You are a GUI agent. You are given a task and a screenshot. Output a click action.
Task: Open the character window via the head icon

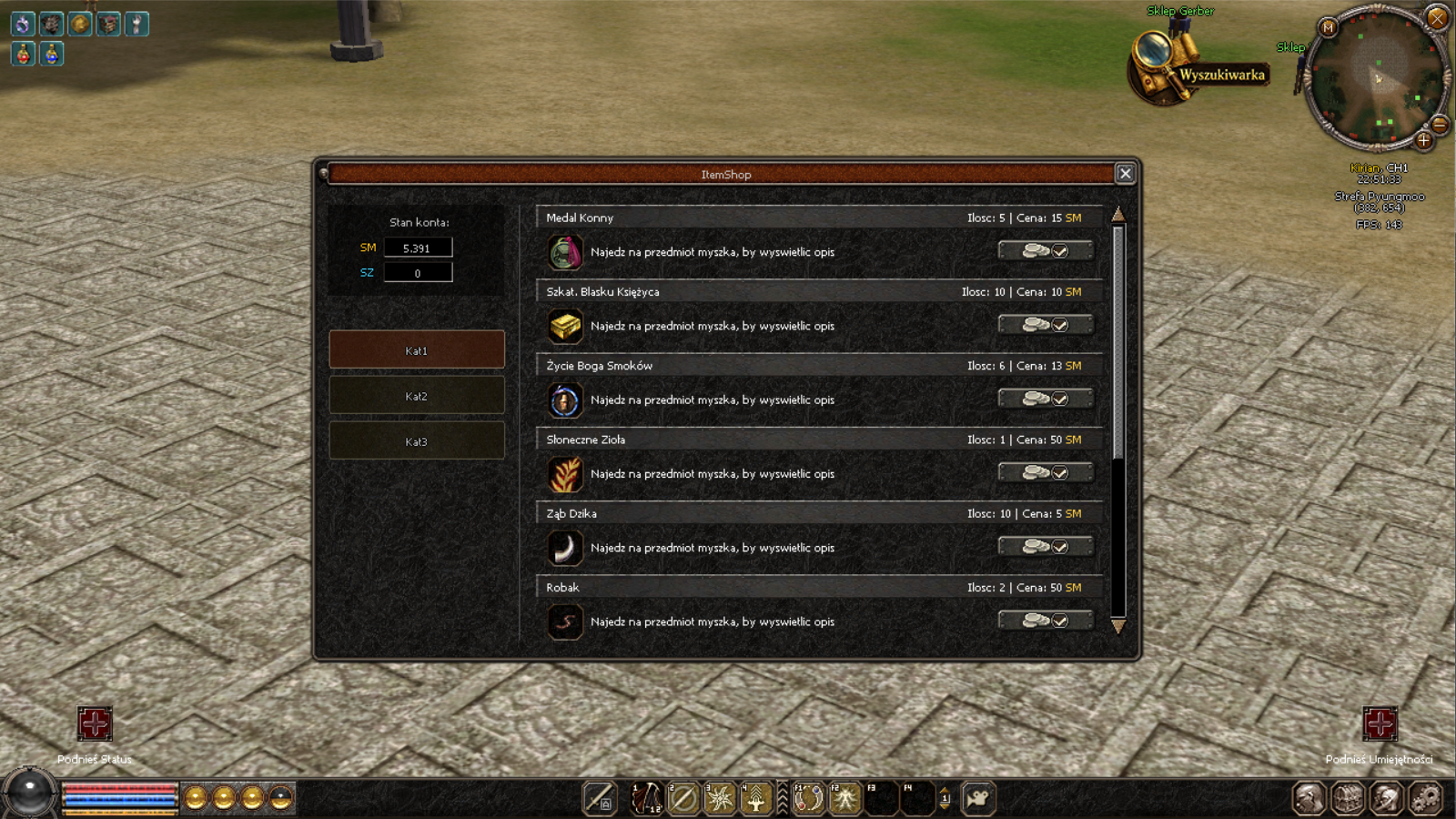1309,798
